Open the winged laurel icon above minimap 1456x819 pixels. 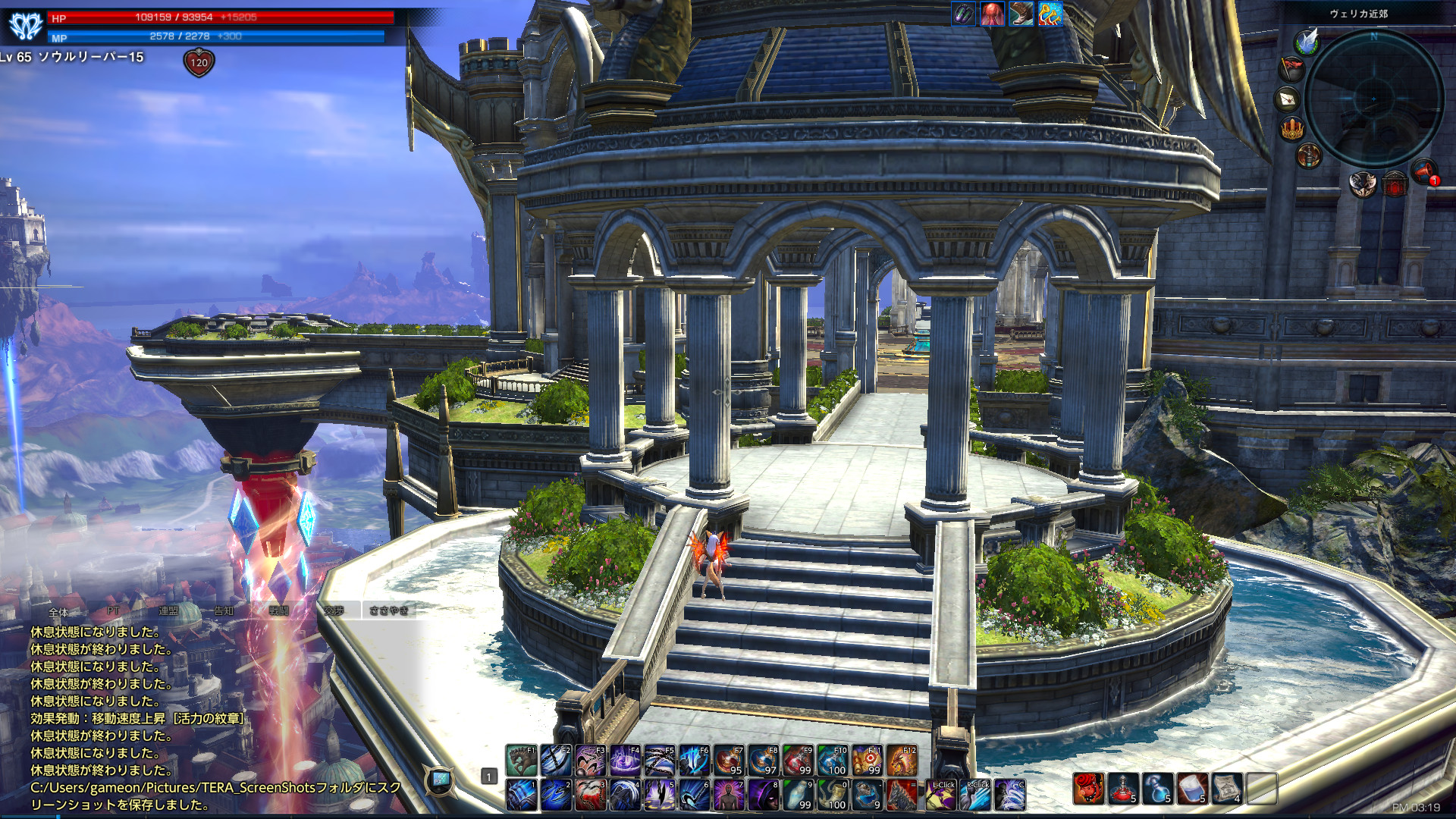1307,41
